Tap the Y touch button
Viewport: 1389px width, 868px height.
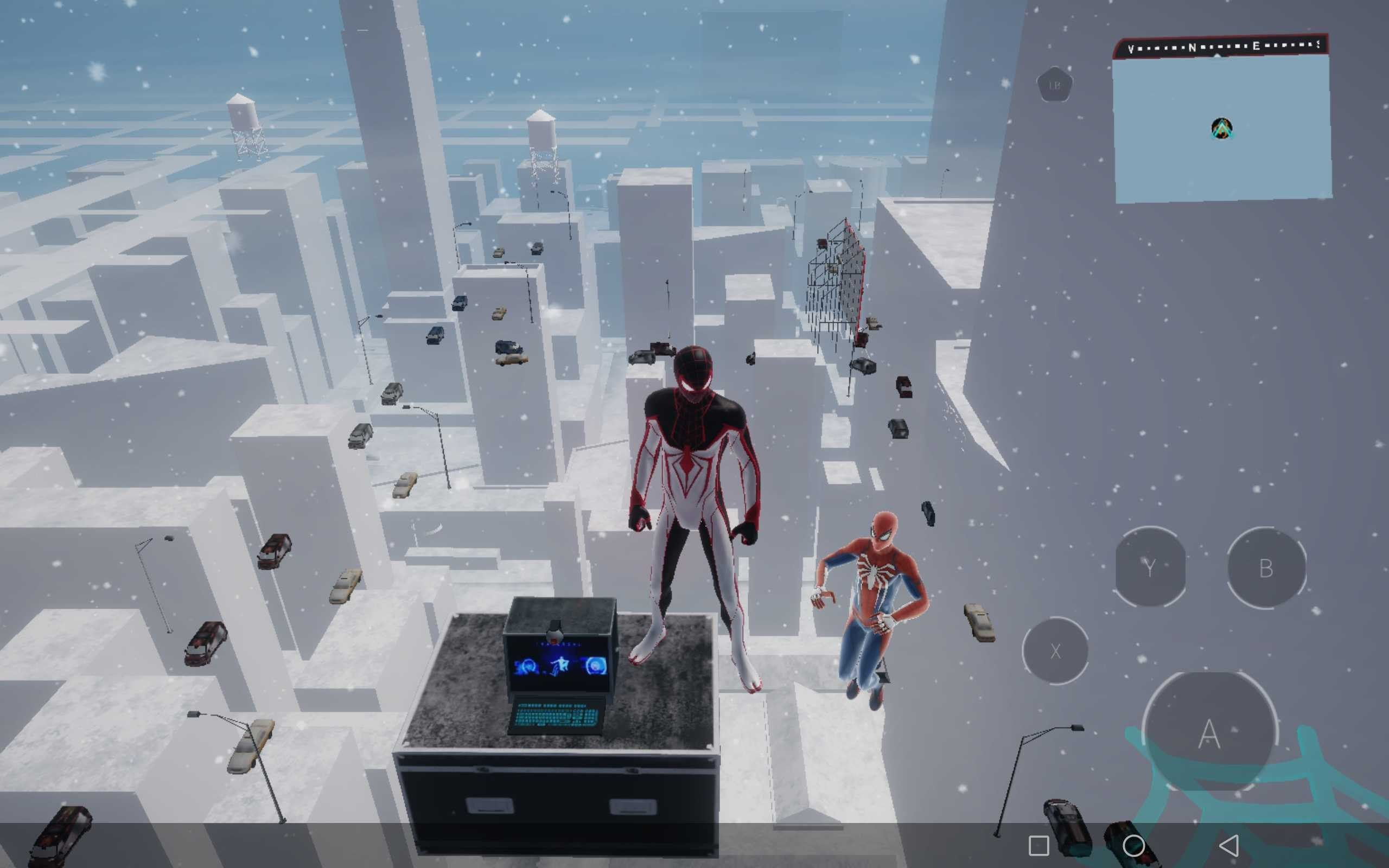pyautogui.click(x=1150, y=567)
